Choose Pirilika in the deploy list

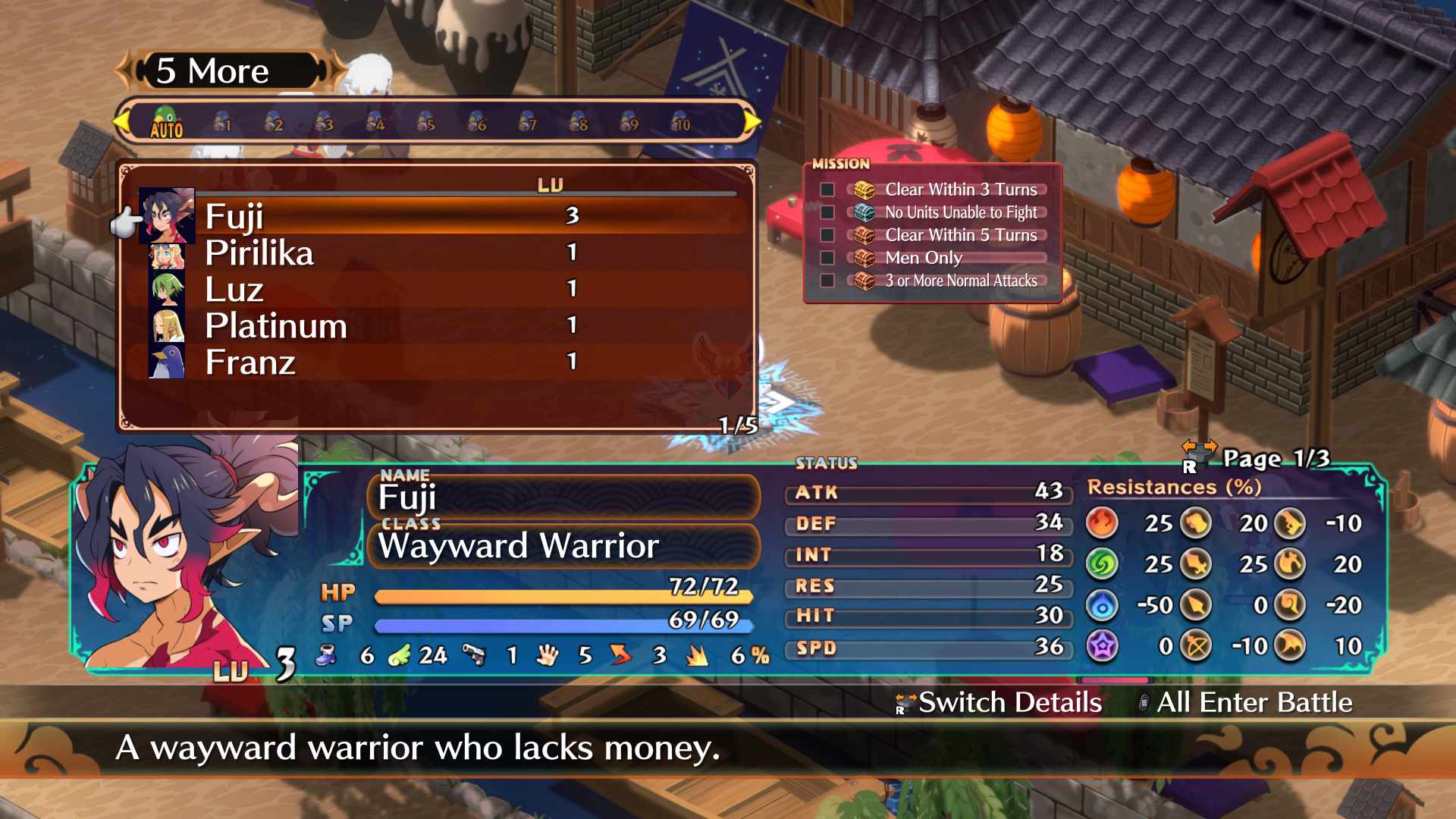coord(259,253)
